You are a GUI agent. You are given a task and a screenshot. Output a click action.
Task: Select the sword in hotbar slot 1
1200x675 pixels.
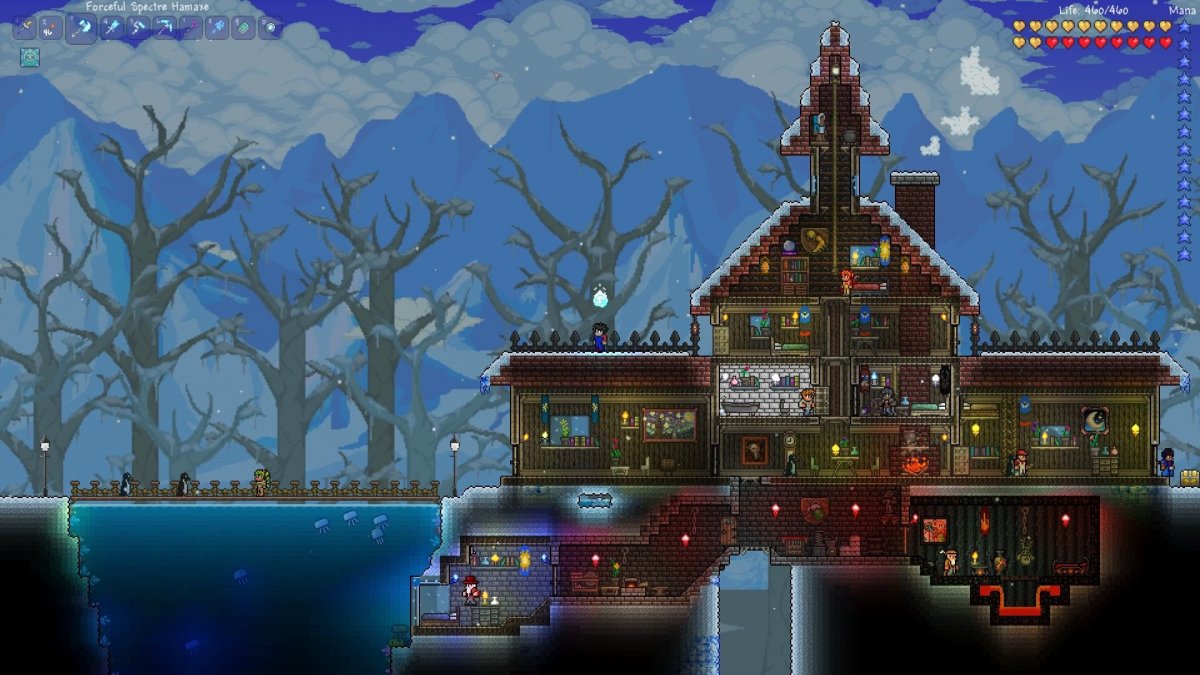(24, 28)
